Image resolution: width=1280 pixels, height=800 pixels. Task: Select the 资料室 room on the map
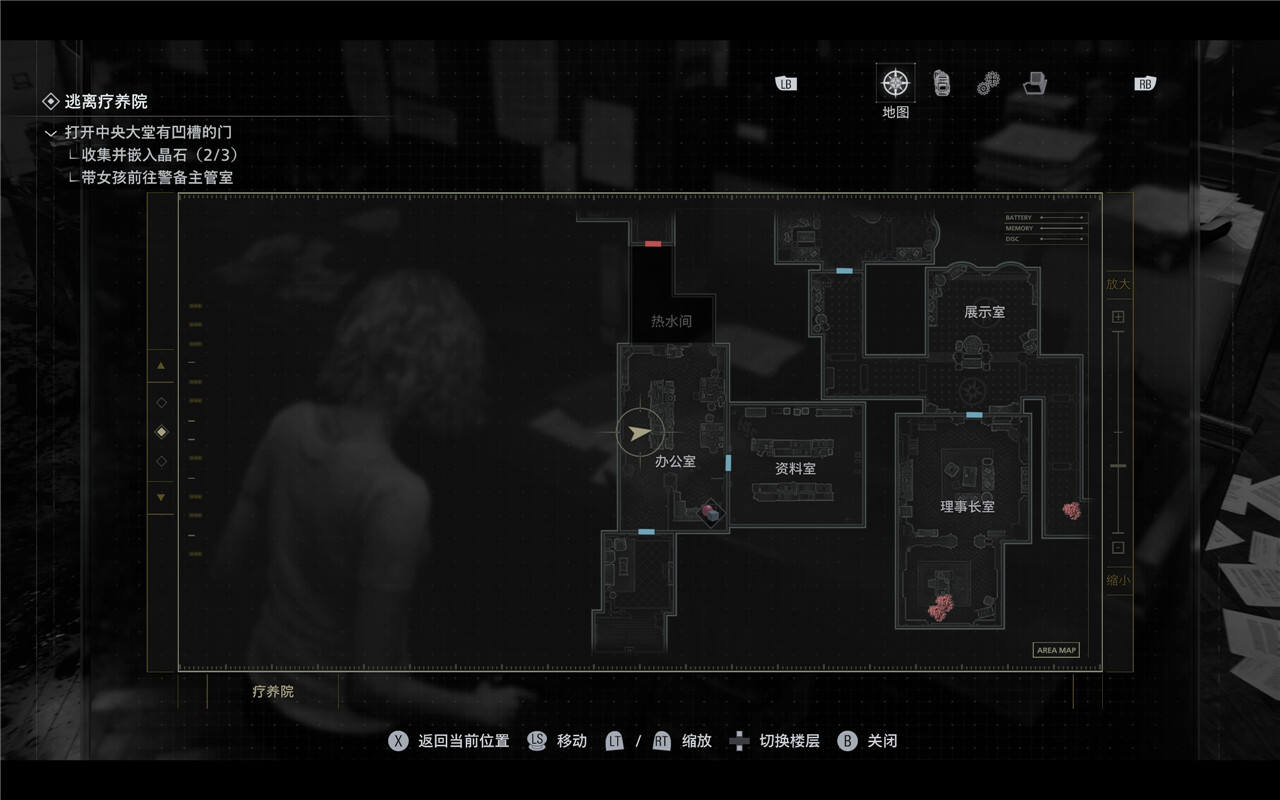click(796, 468)
